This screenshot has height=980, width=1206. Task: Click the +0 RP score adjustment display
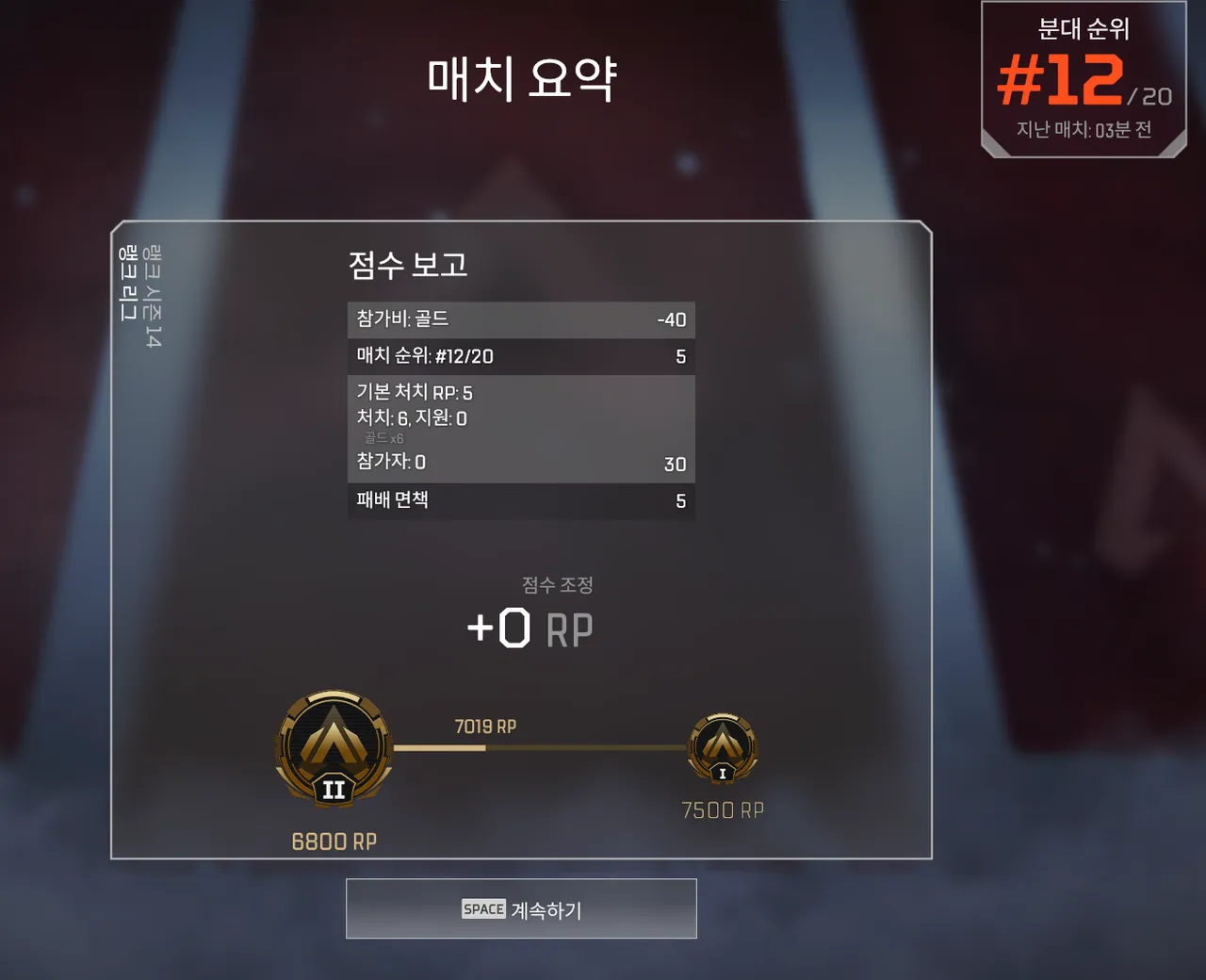tap(530, 627)
